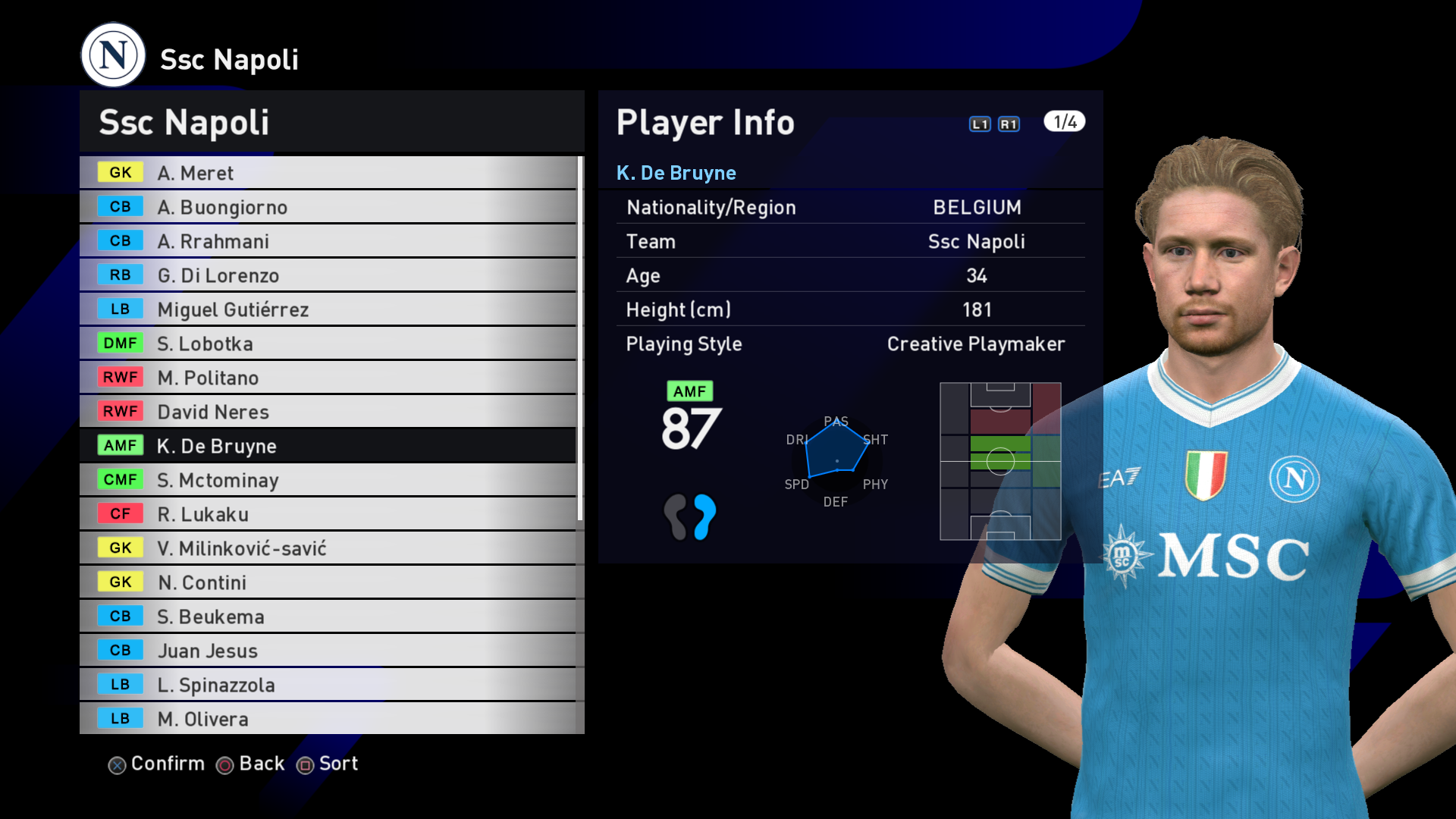Choose the highlighted K. De Bruyne row
Image resolution: width=1456 pixels, height=819 pixels.
point(328,446)
